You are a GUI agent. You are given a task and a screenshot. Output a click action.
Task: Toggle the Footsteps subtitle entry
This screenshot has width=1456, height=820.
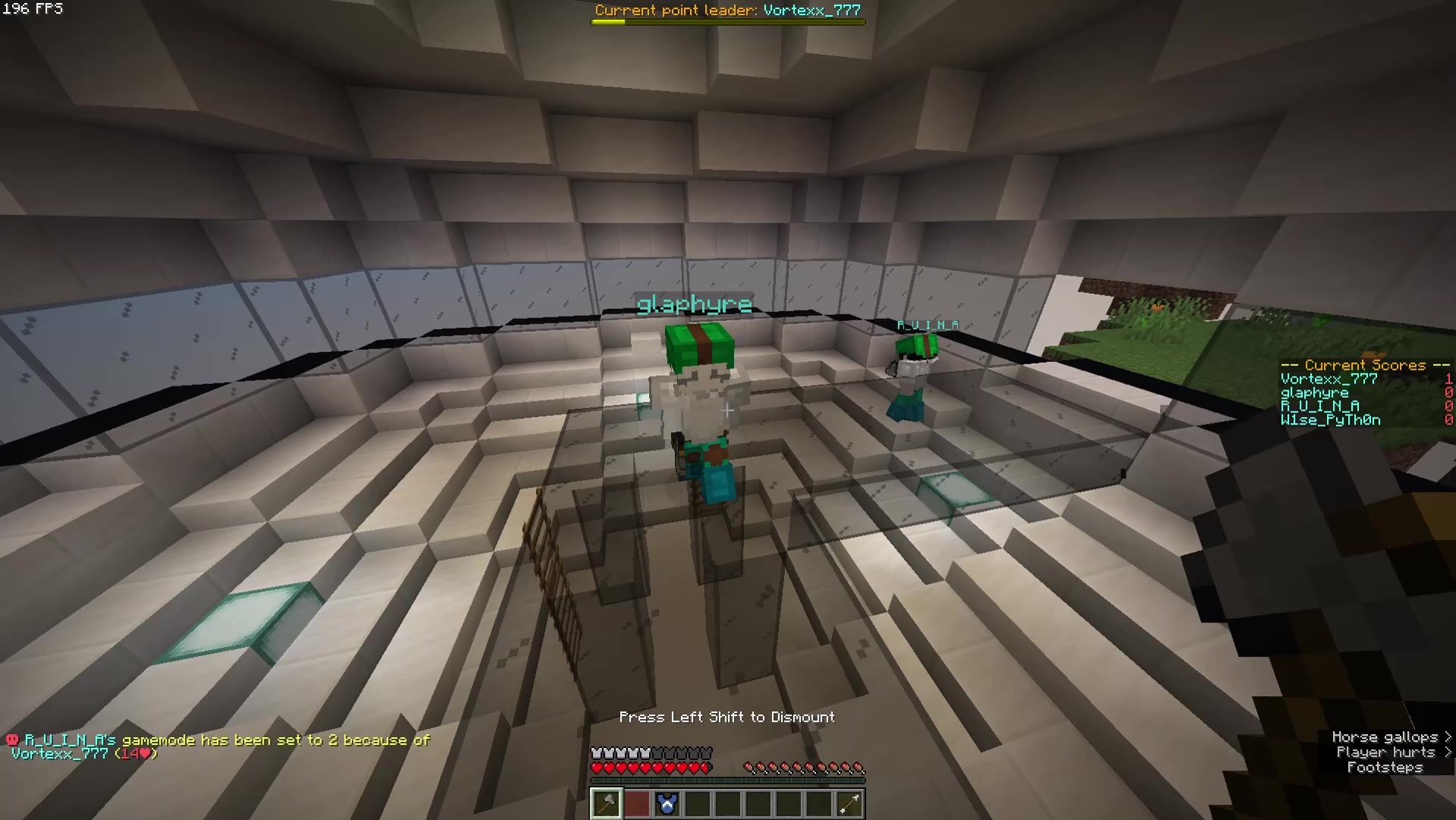pyautogui.click(x=1385, y=768)
